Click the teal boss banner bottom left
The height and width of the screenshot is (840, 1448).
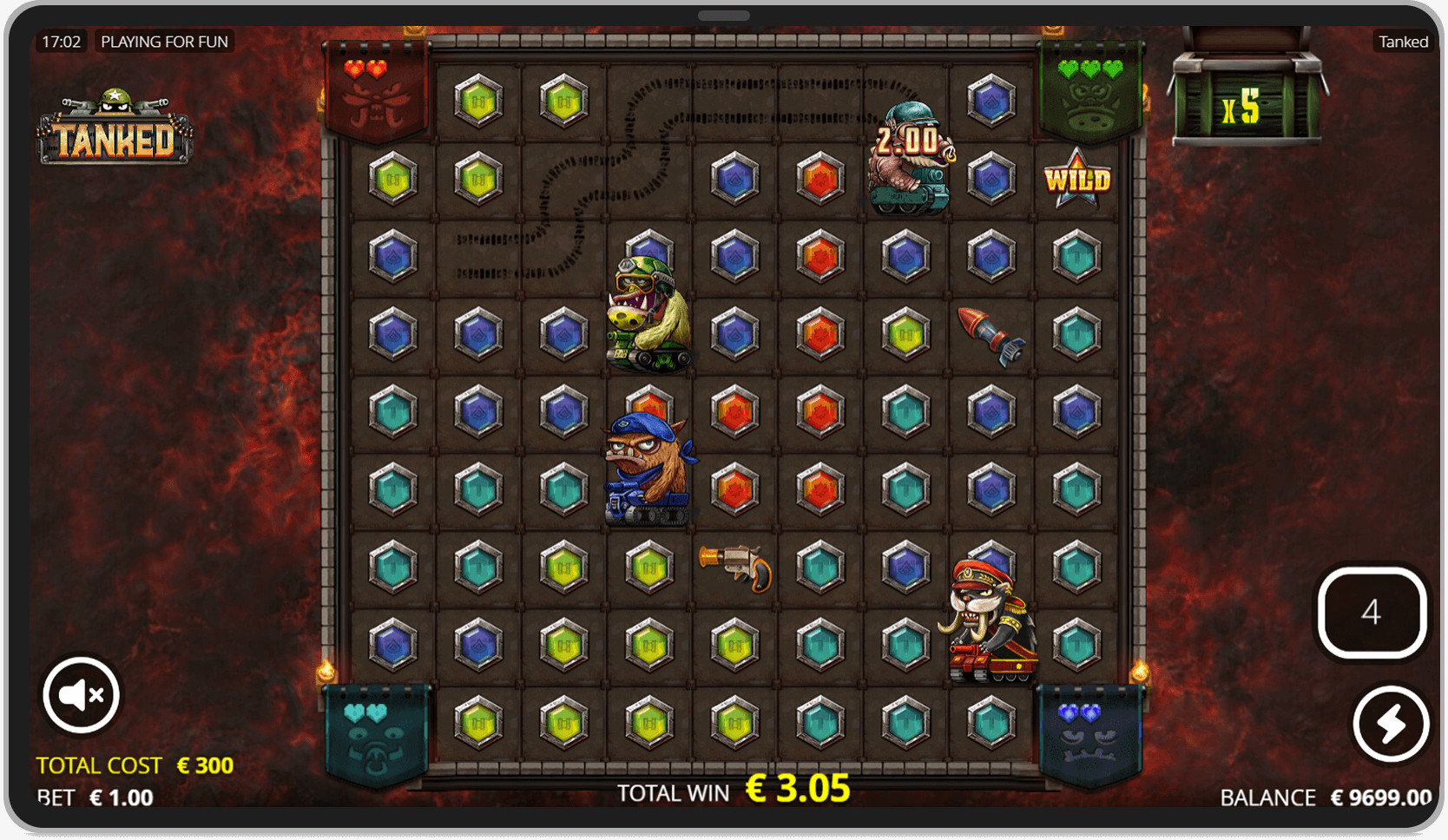tap(375, 733)
